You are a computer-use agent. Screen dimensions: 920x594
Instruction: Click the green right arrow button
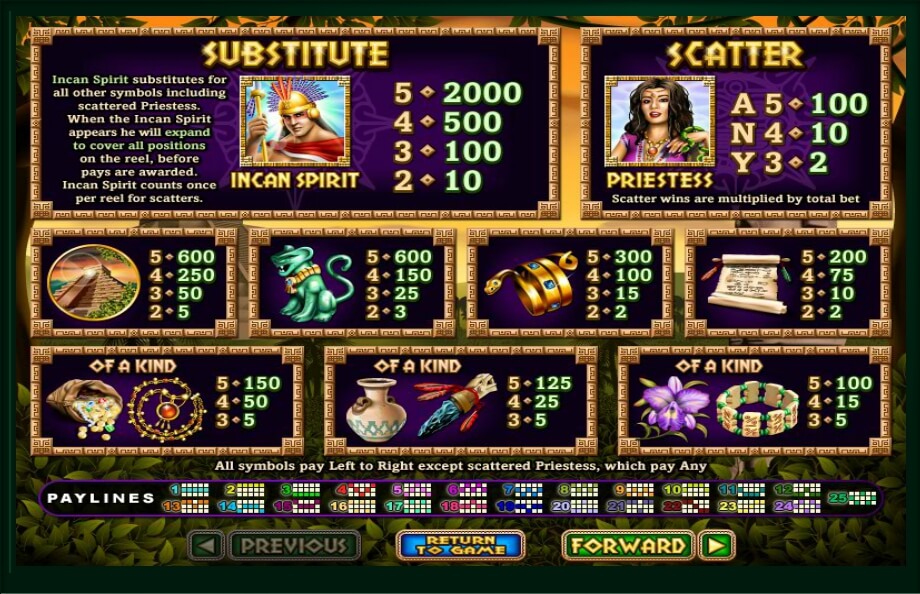click(x=717, y=545)
